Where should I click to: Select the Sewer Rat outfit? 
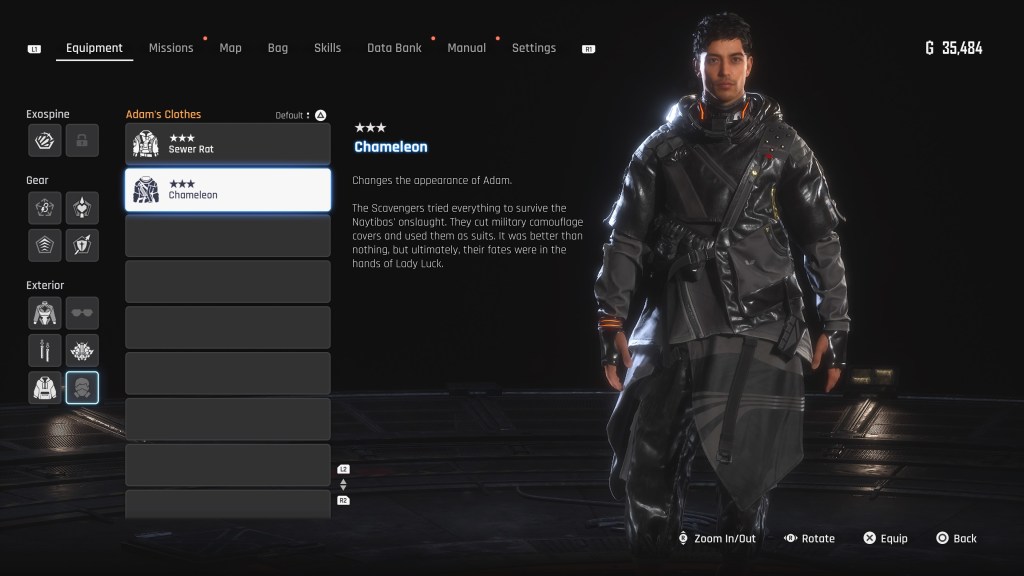(228, 144)
